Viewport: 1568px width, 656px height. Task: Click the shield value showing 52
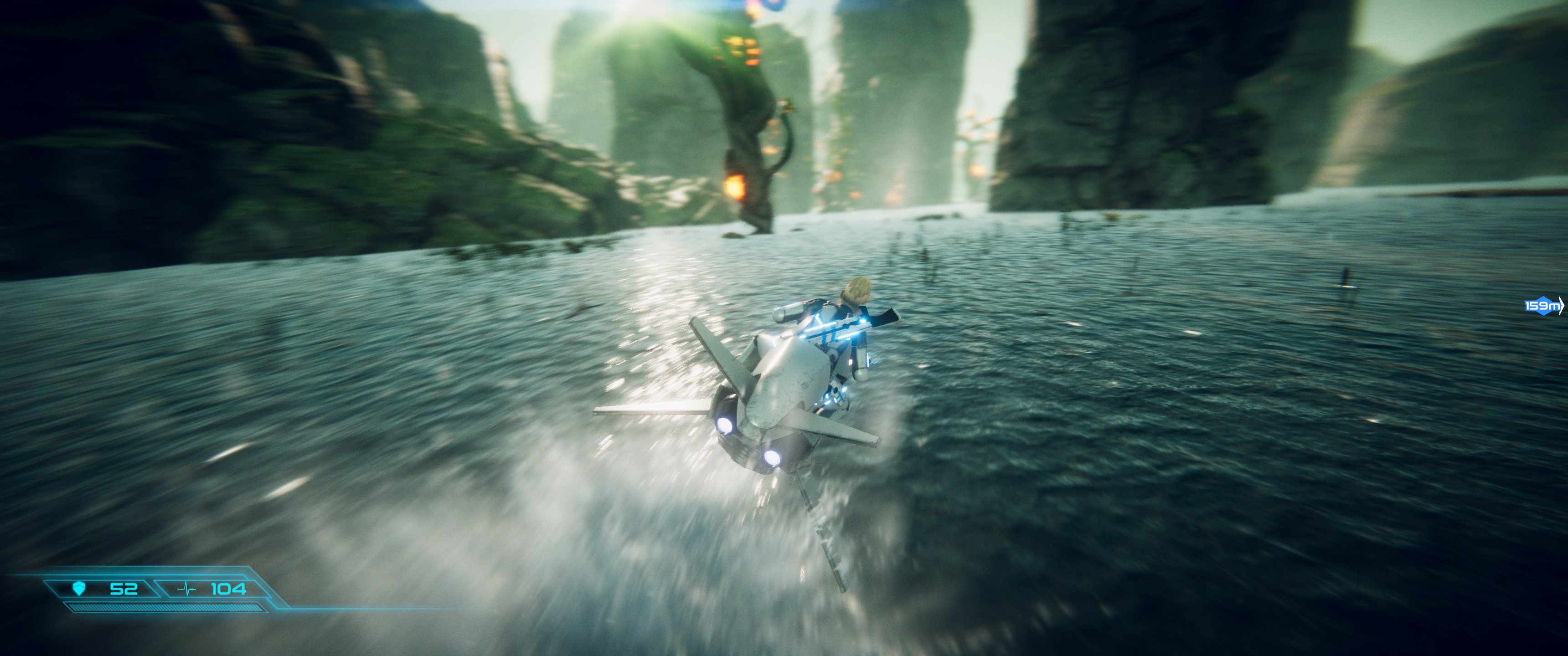click(x=124, y=589)
